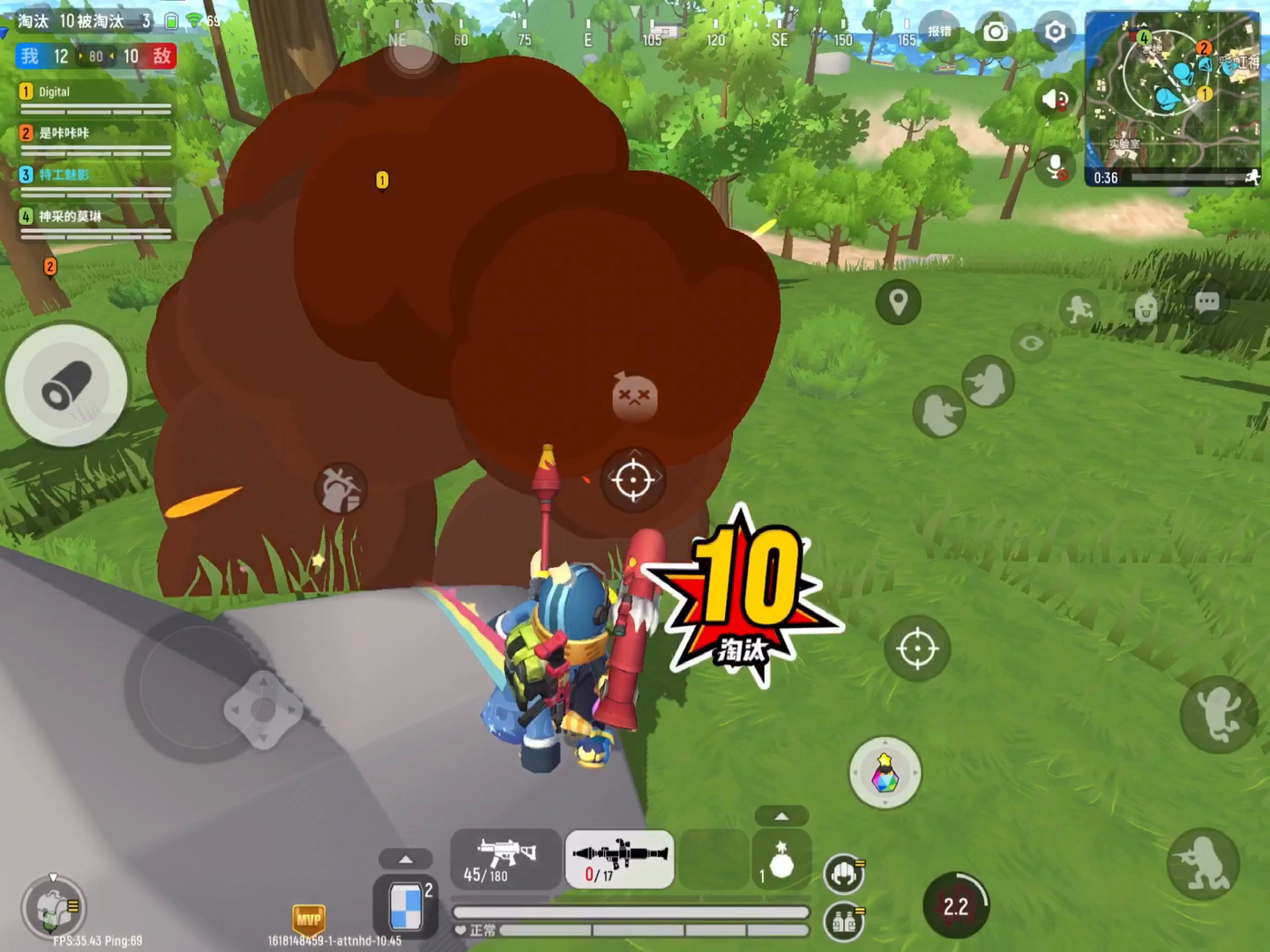Image resolution: width=1270 pixels, height=952 pixels.
Task: Tap the camera screenshot icon
Action: click(x=996, y=33)
